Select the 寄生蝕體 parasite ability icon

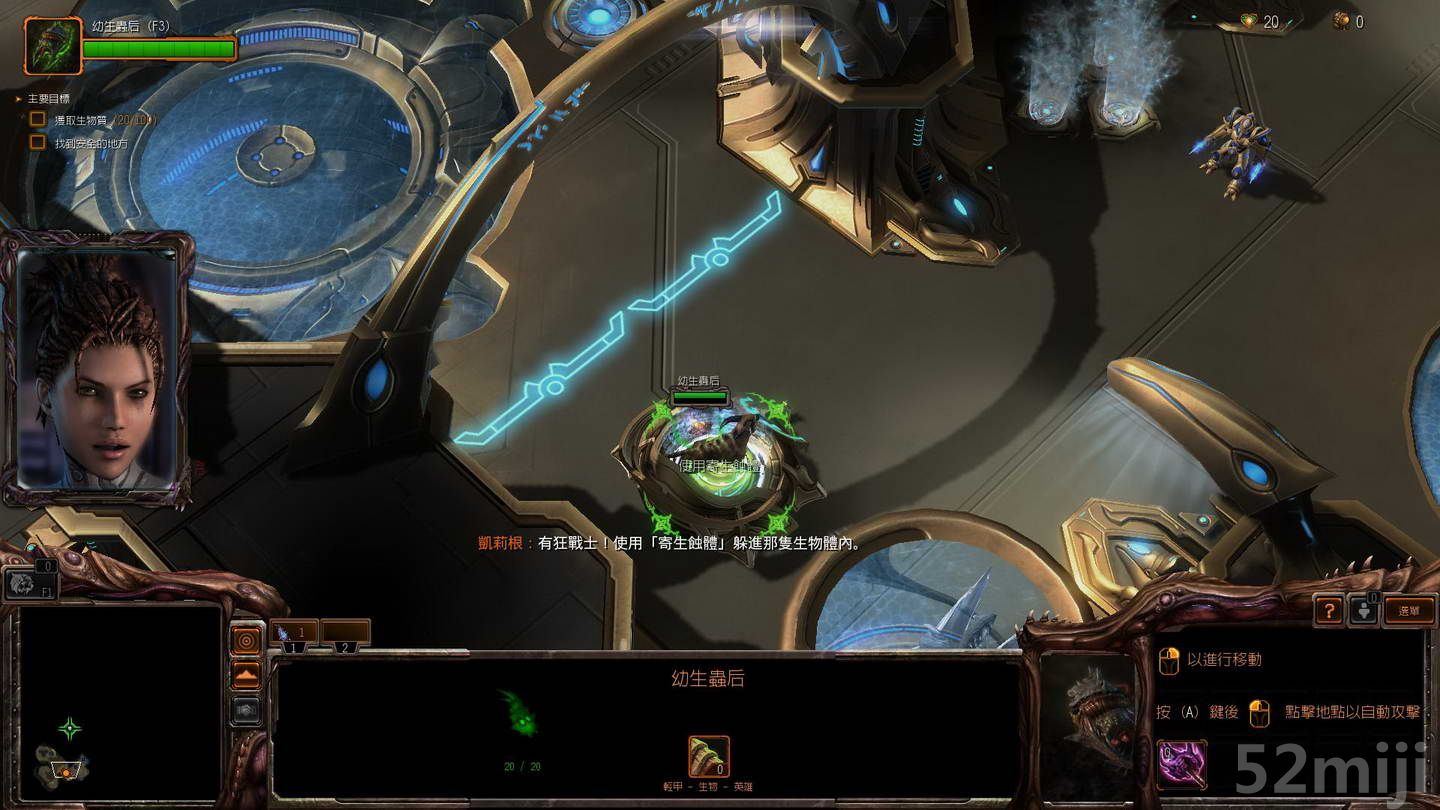(1180, 764)
